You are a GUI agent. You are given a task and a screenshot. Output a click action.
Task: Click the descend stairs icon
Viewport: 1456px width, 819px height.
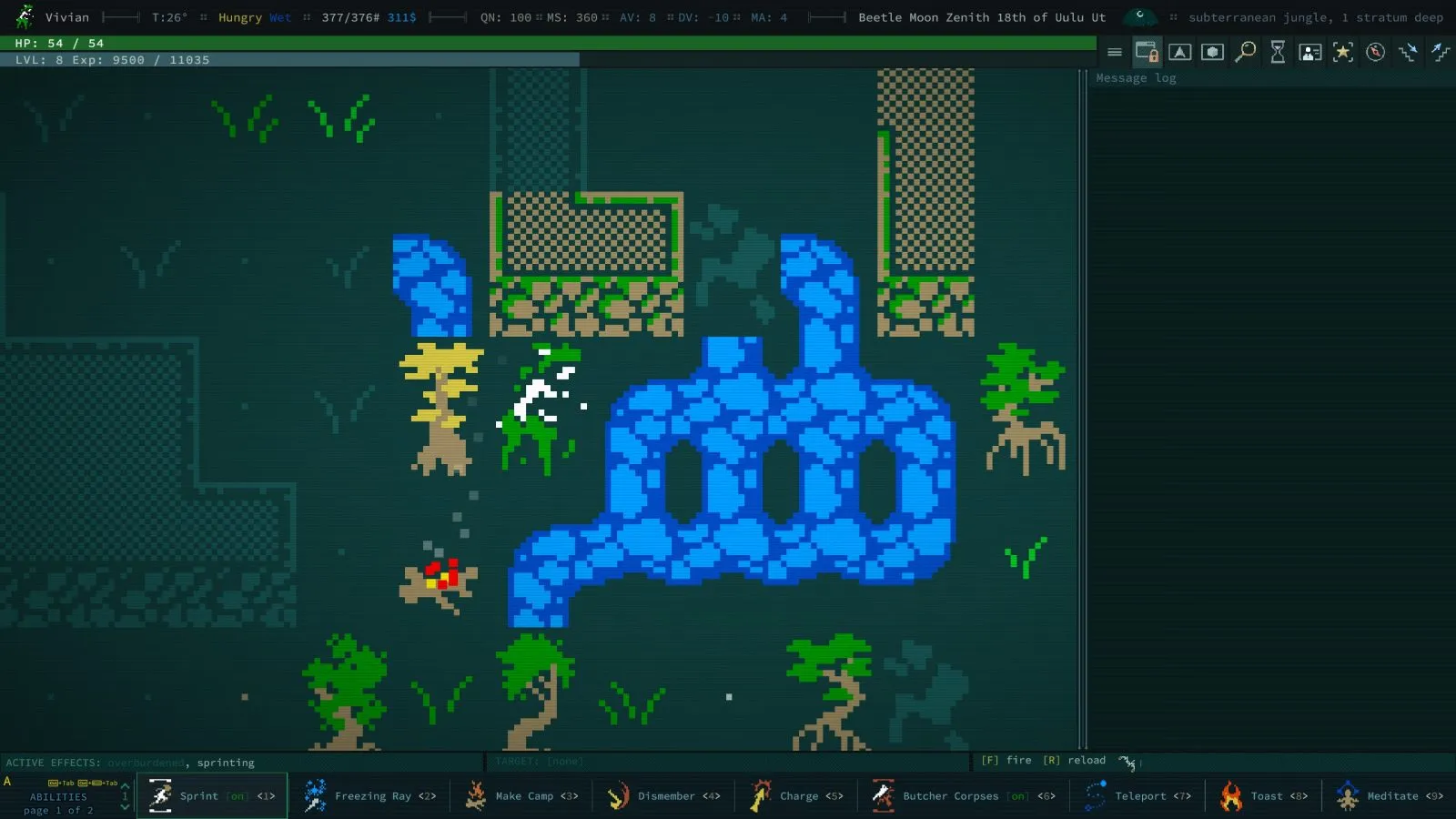tap(1407, 52)
